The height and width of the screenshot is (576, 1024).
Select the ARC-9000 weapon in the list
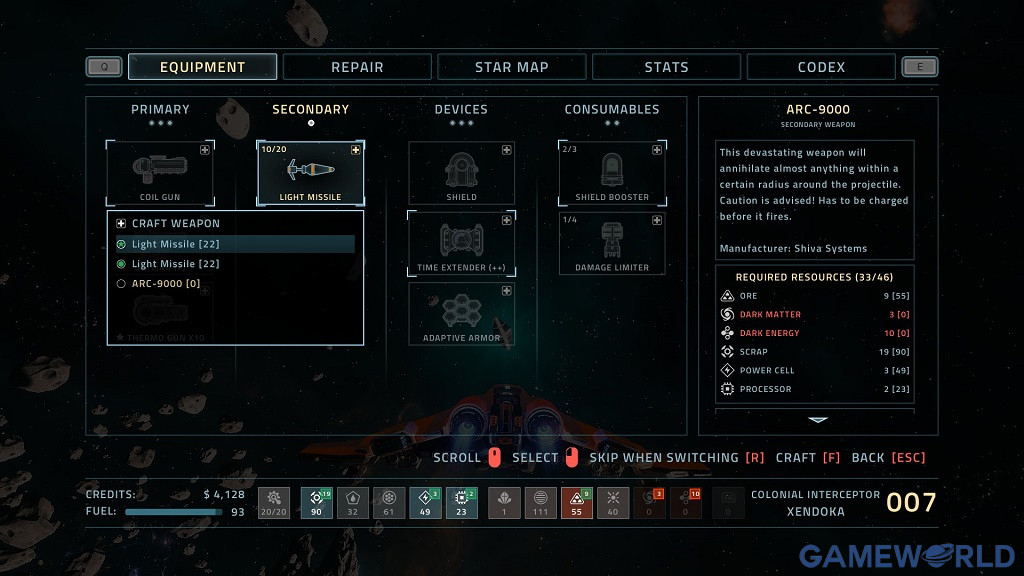coord(166,284)
